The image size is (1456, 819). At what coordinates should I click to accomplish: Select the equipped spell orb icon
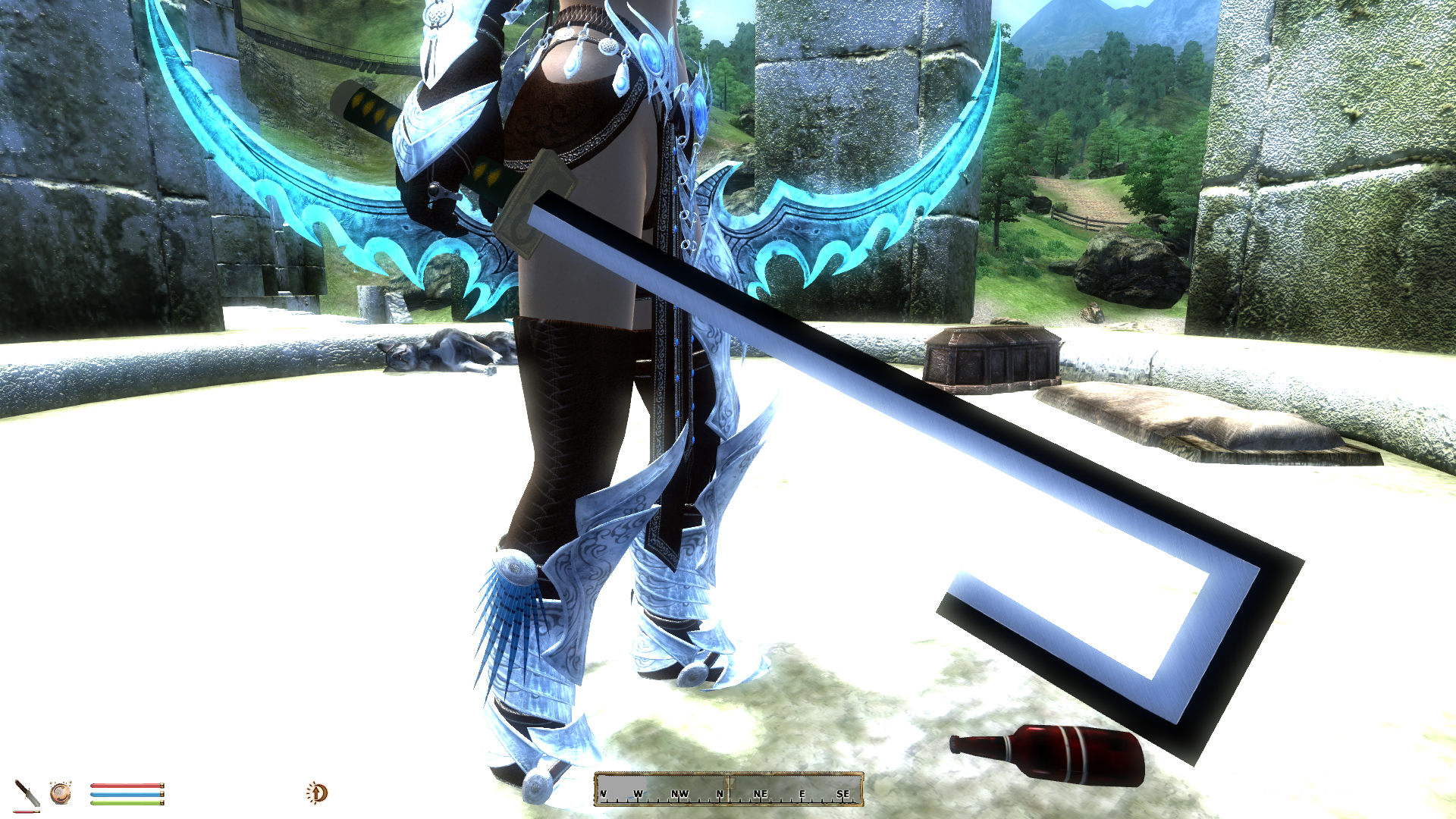click(x=61, y=793)
